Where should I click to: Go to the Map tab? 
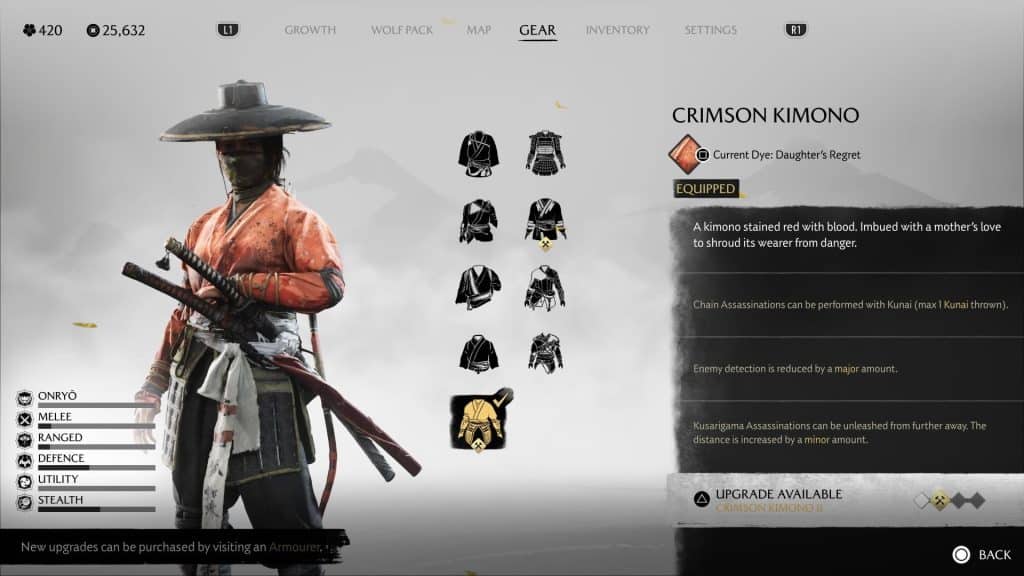point(478,30)
